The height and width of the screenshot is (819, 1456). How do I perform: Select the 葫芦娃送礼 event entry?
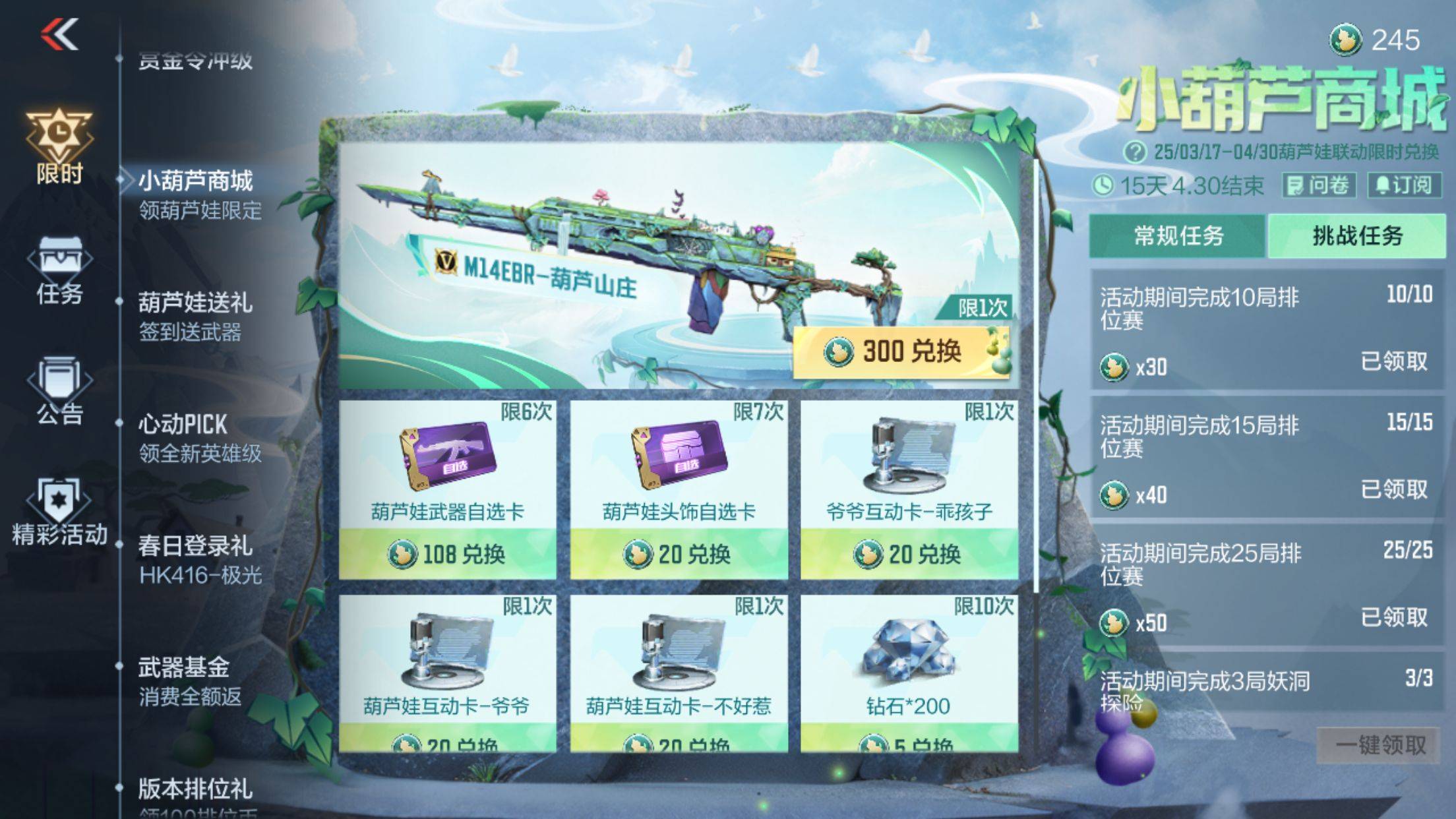[195, 316]
